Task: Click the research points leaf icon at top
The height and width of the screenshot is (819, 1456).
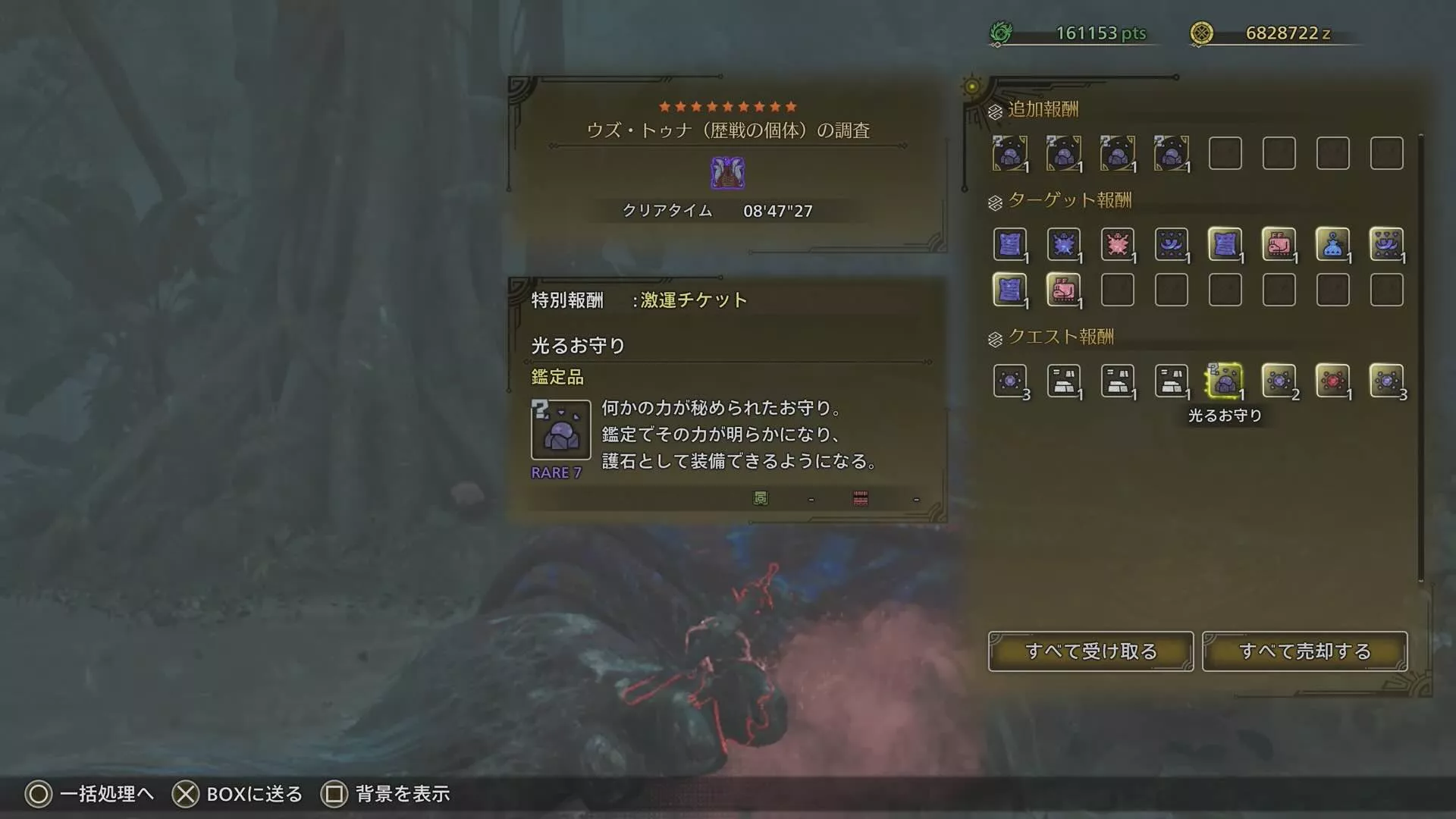Action: point(1003,33)
